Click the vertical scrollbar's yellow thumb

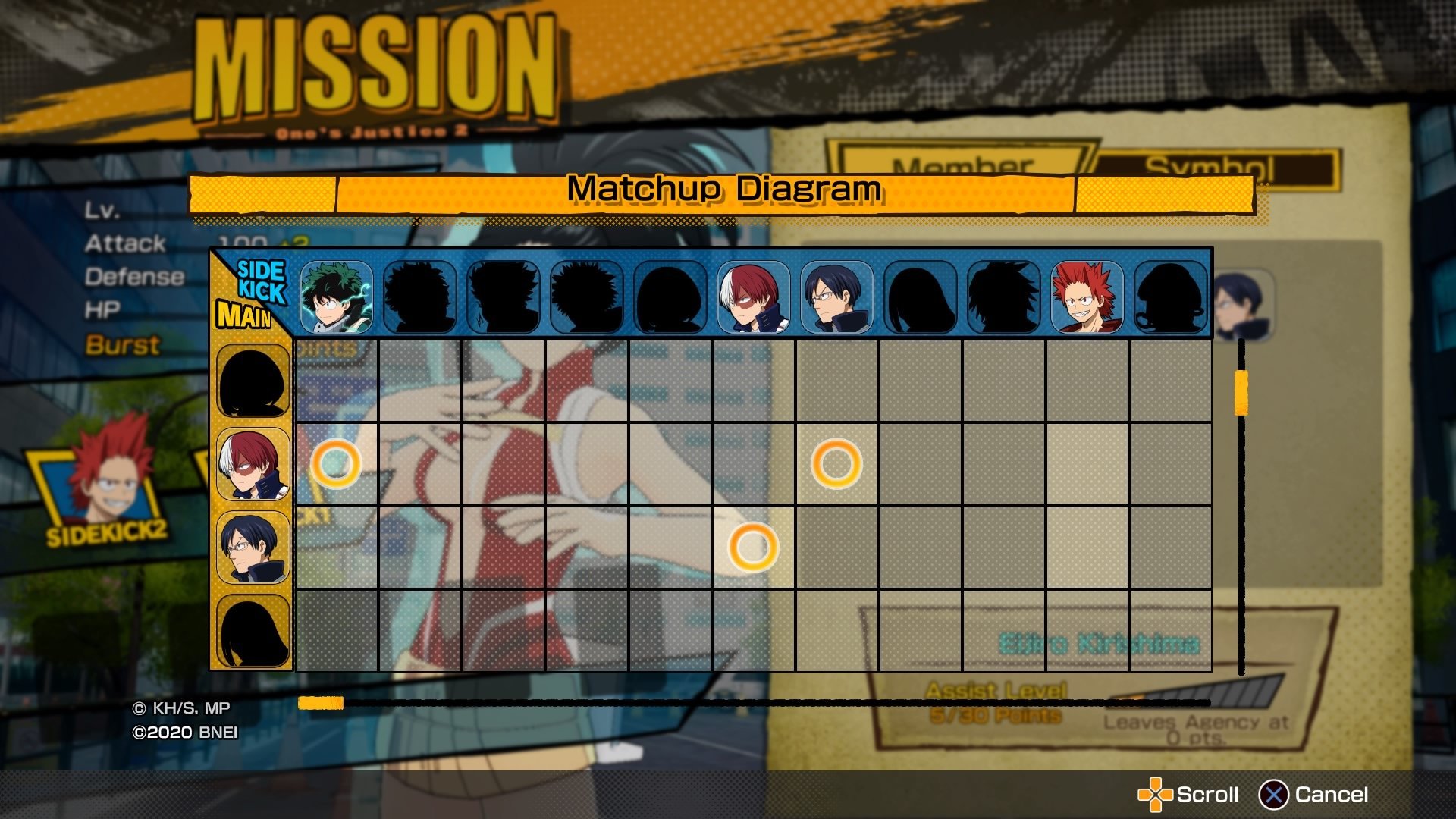click(x=1241, y=392)
